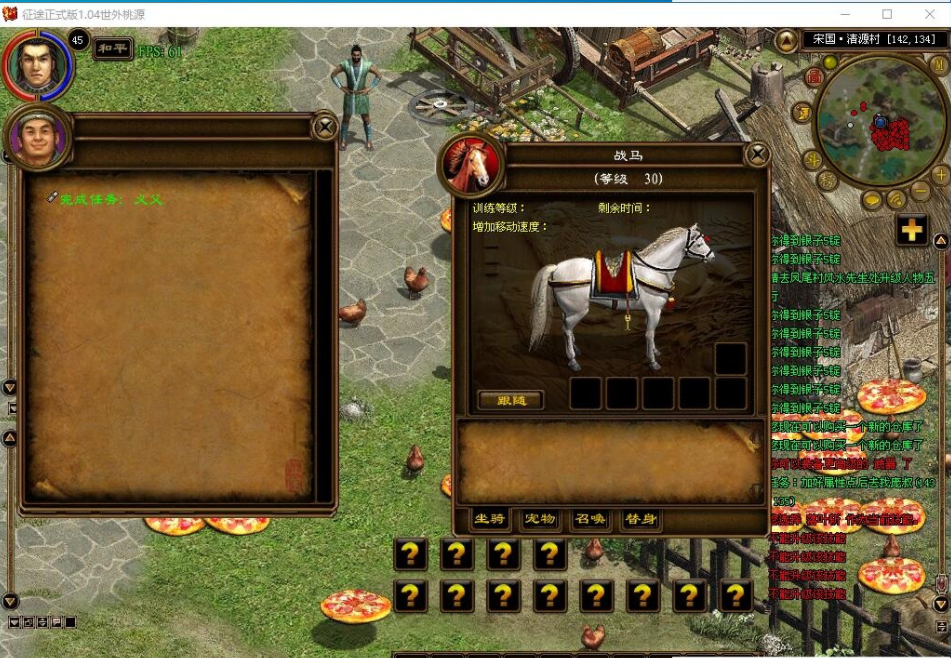The image size is (951, 658).
Task: Zoom out the minimap with minus button
Action: tap(920, 191)
